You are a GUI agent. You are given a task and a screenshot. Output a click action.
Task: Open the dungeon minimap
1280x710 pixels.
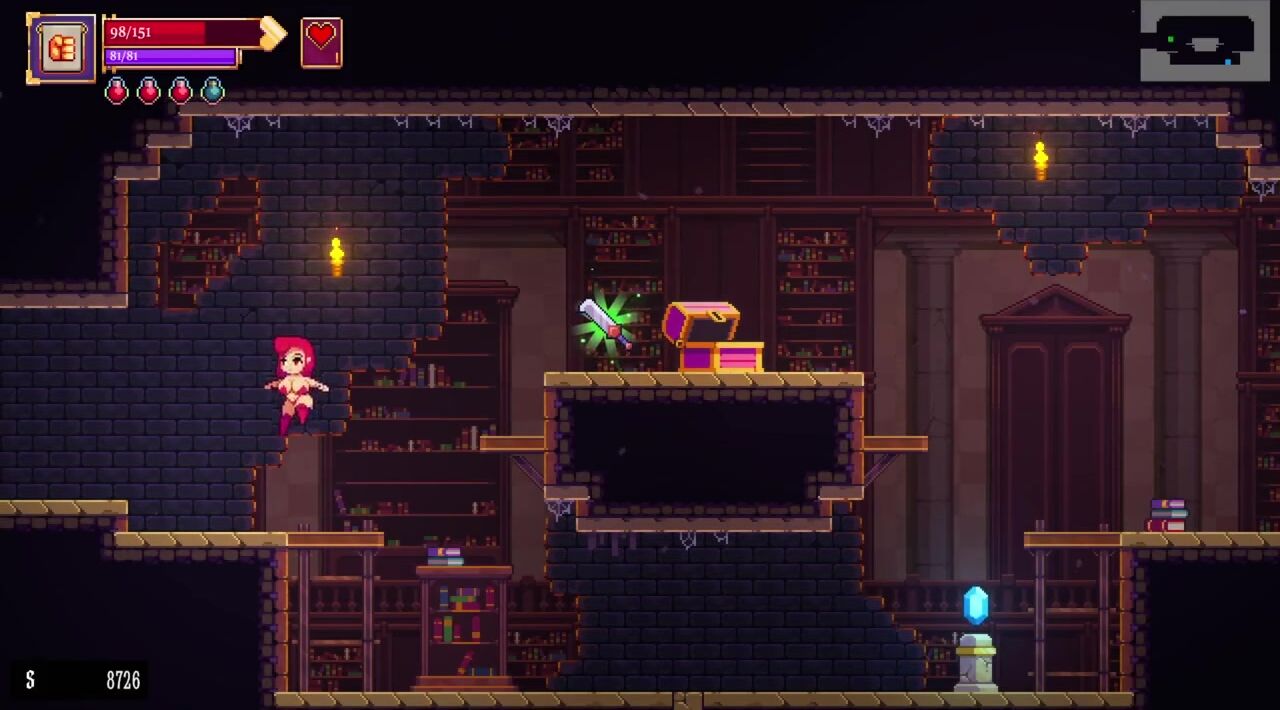click(1205, 41)
